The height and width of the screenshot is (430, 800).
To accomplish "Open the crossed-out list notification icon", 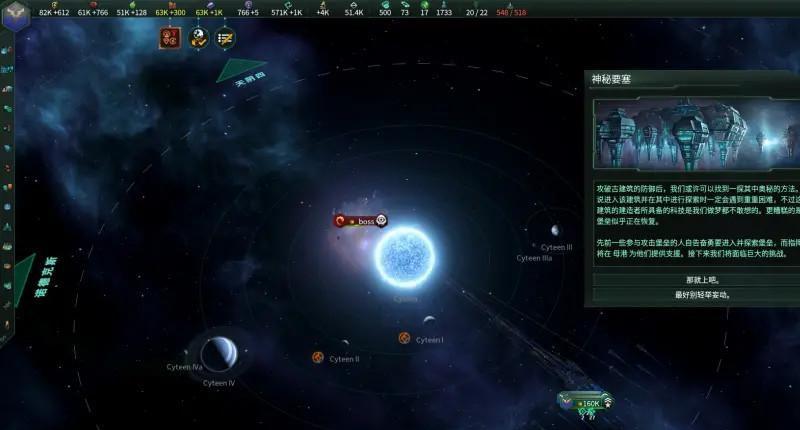I will click(x=225, y=38).
